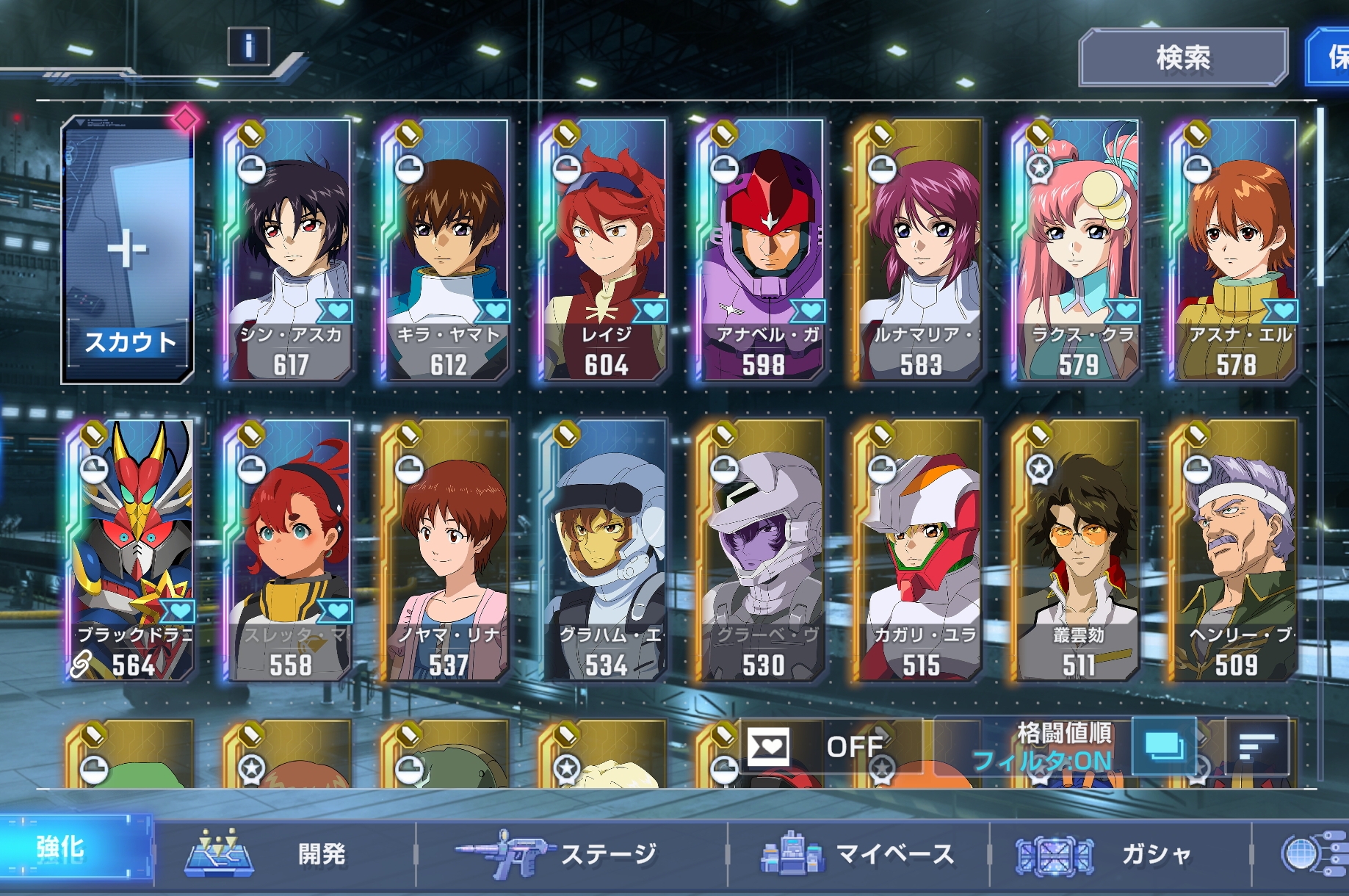This screenshot has width=1349, height=896.
Task: Select the ルナマリア character card
Action: coord(920,250)
